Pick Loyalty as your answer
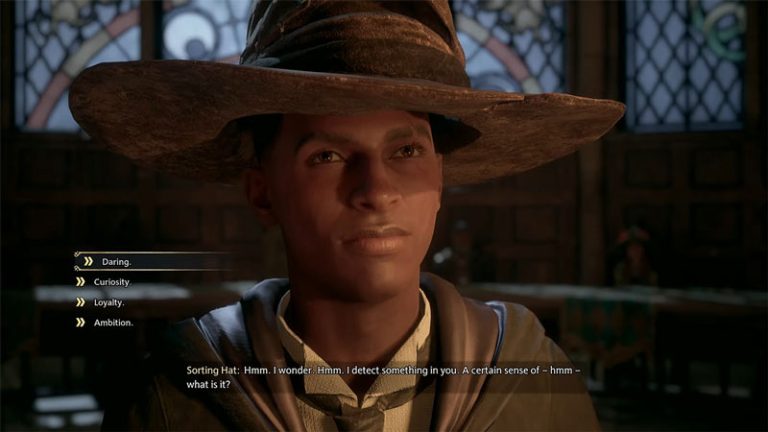The image size is (768, 432). click(x=109, y=302)
